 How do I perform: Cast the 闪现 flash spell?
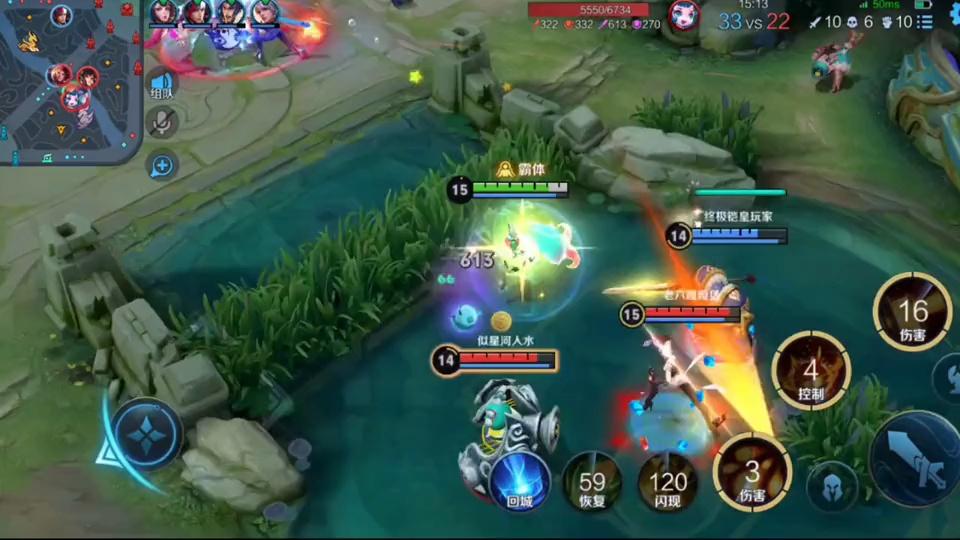(667, 482)
